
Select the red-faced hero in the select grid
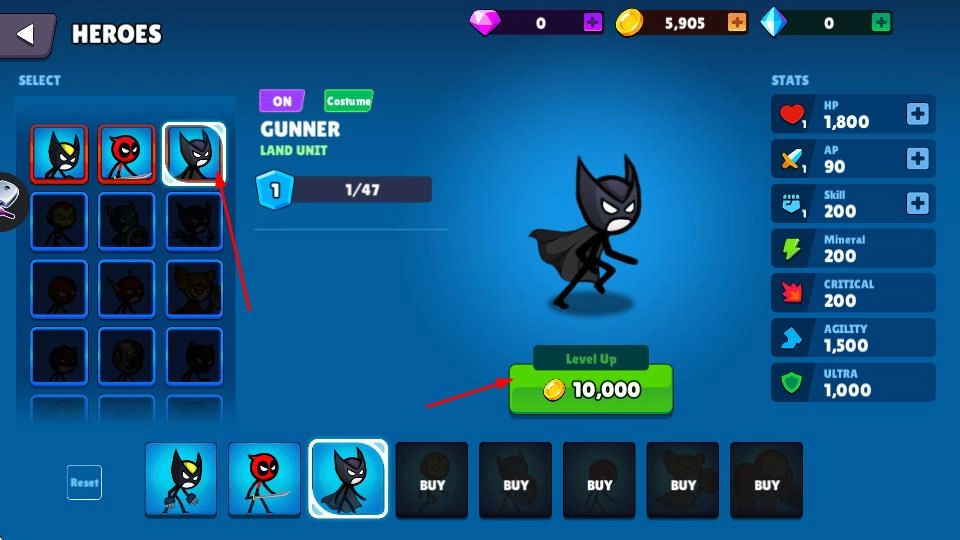click(126, 154)
